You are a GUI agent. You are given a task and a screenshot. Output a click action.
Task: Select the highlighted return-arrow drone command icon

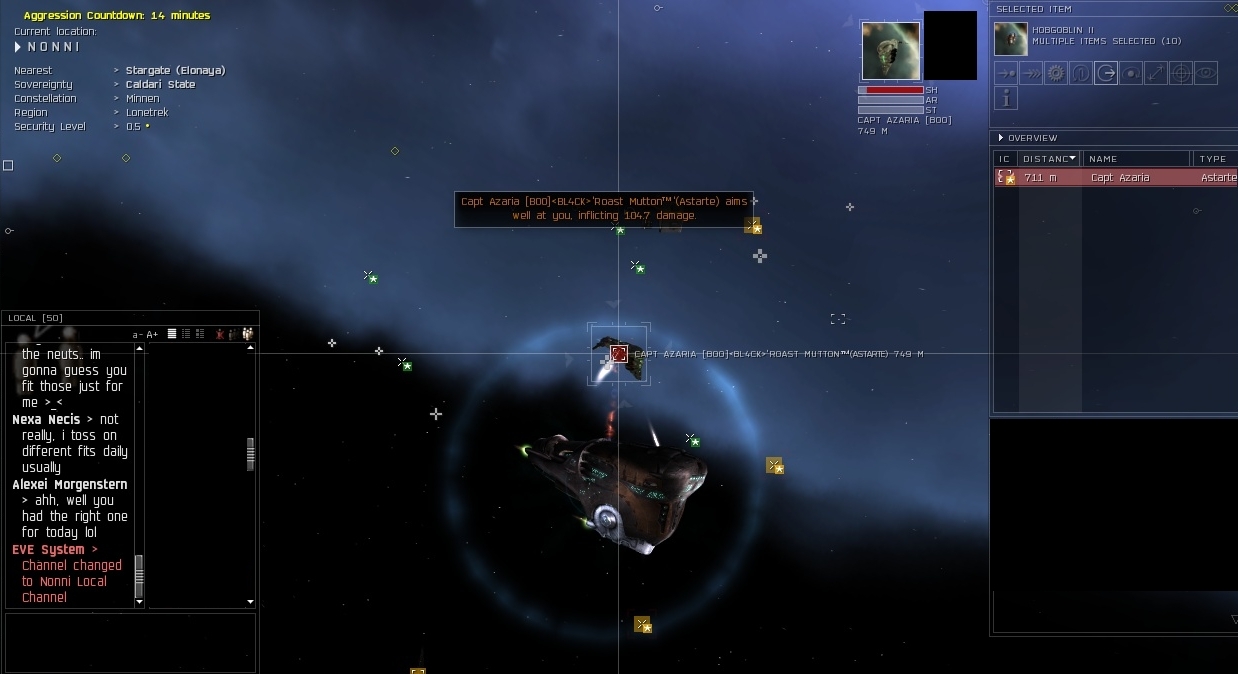1106,73
